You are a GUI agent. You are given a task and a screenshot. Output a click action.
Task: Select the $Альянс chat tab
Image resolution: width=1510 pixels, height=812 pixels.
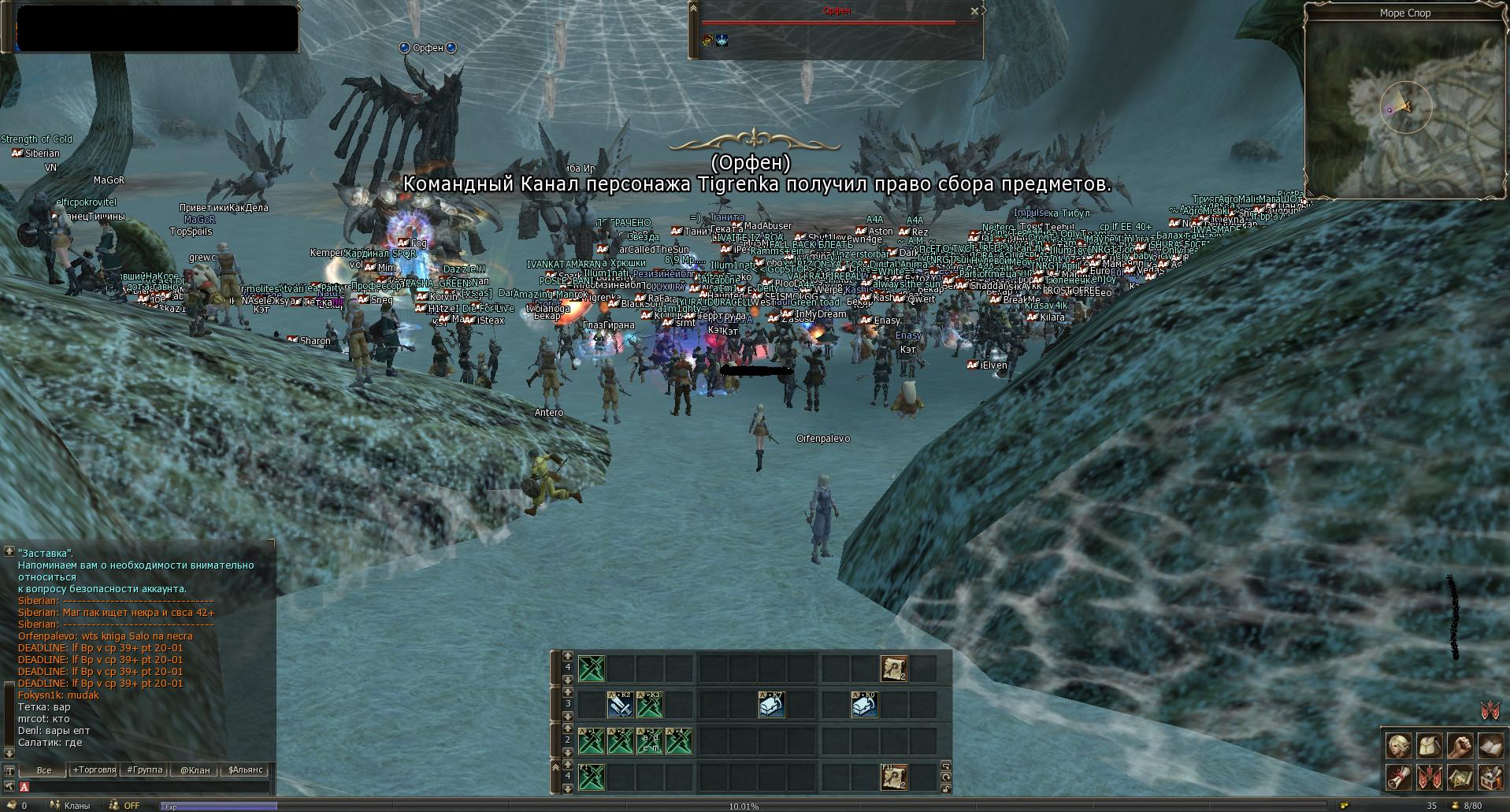tap(245, 769)
